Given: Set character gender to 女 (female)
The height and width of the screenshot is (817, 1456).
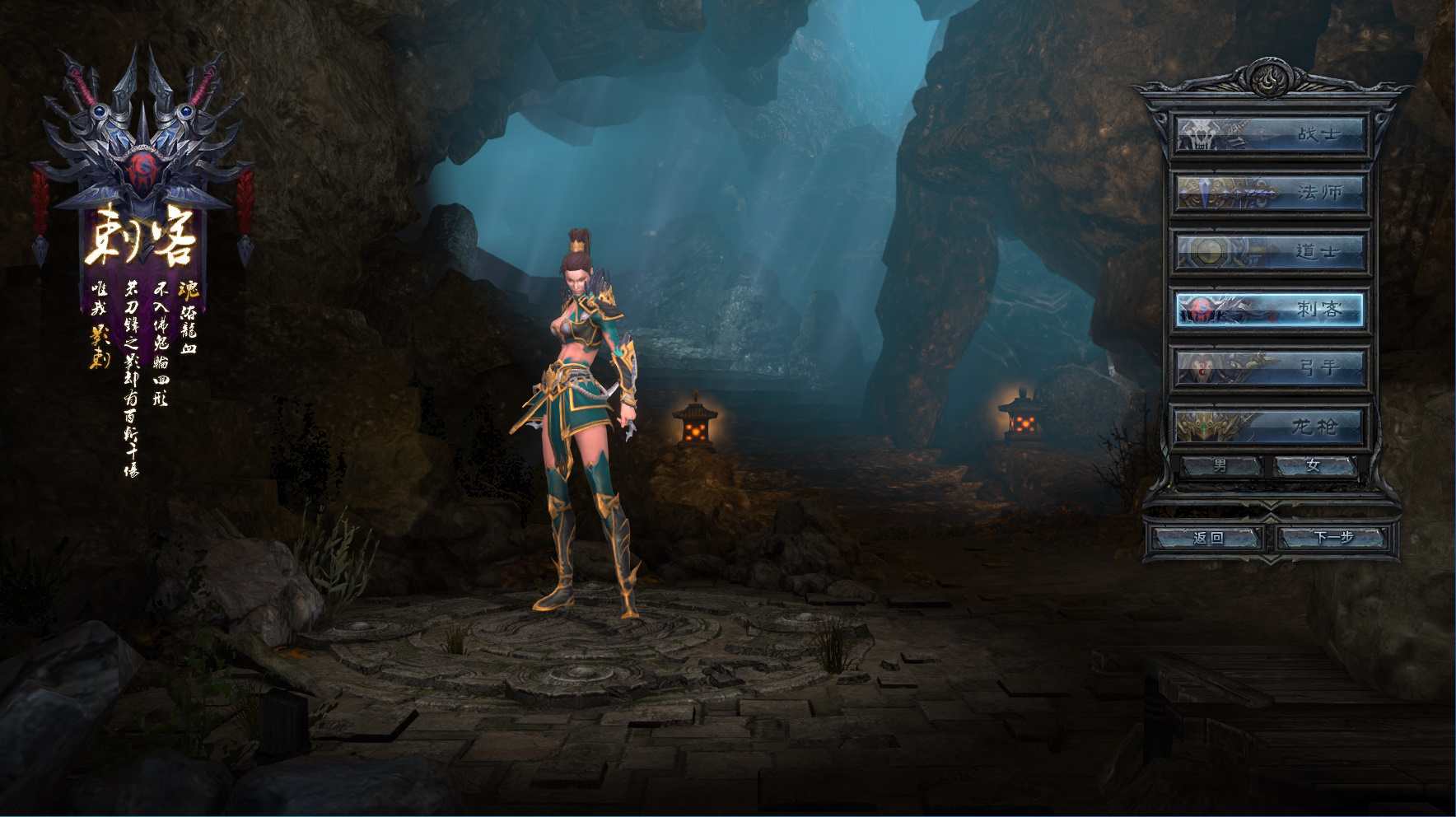Looking at the screenshot, I should point(1314,466).
